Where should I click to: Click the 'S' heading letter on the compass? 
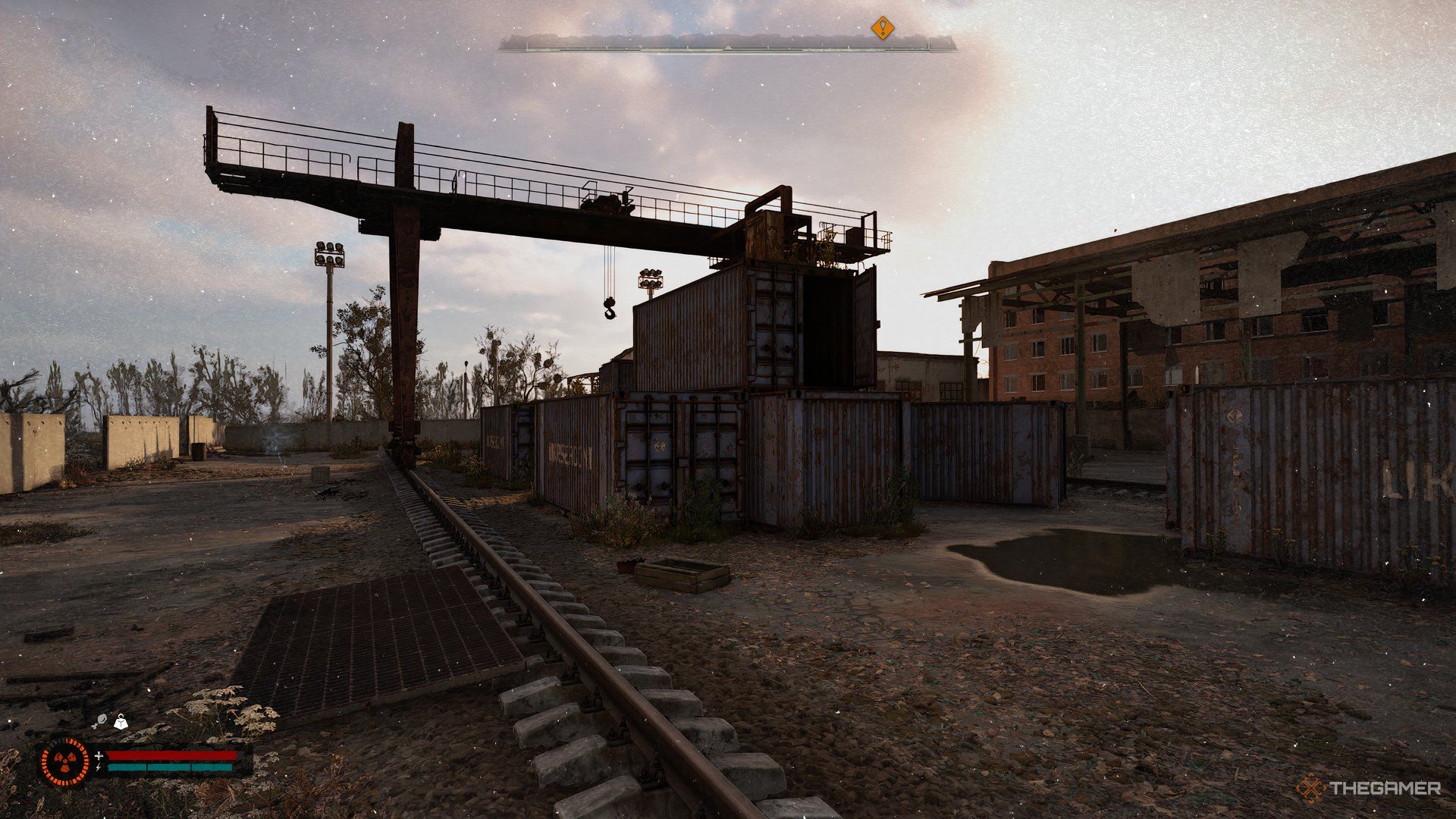pos(630,32)
